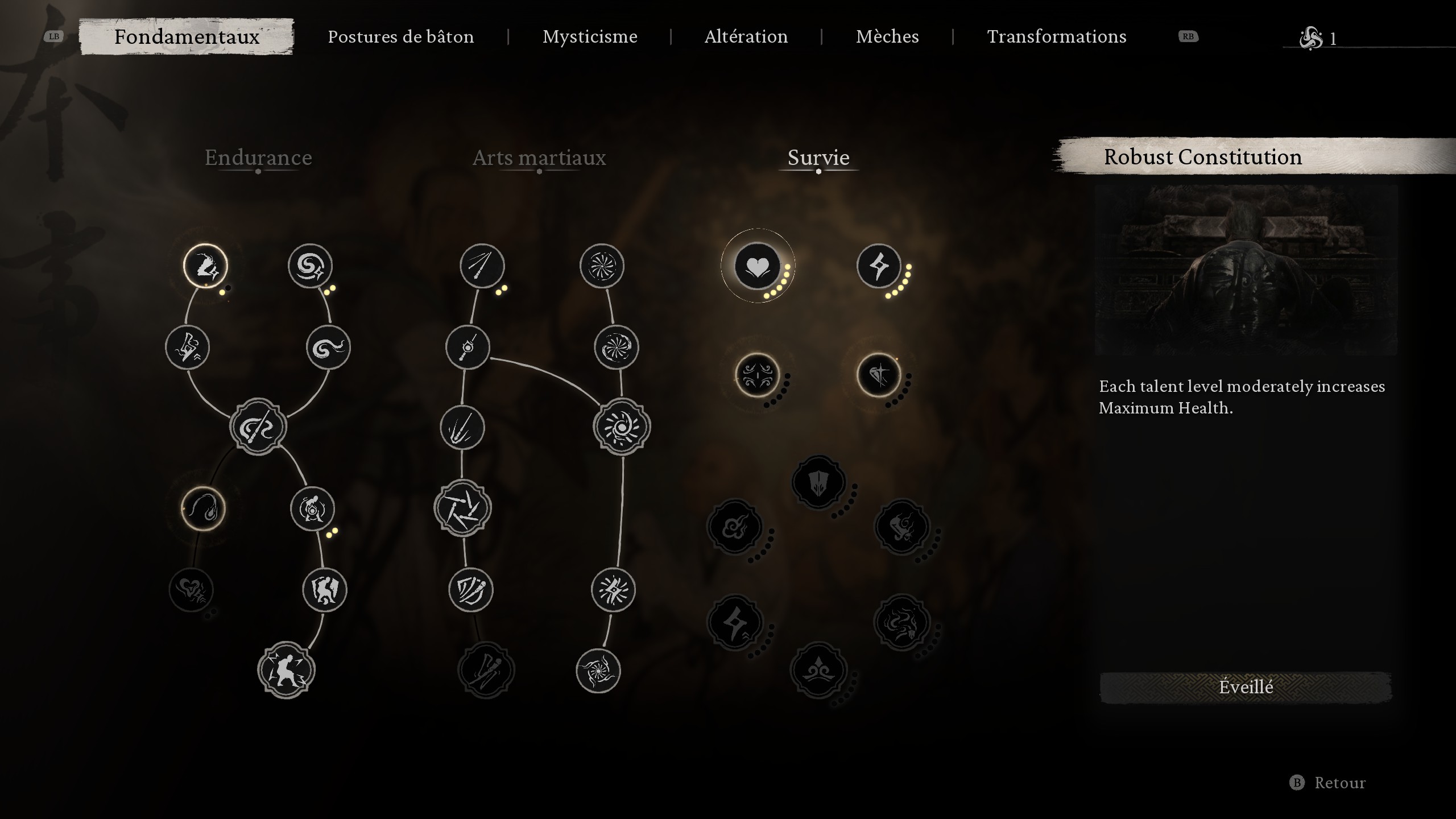
Task: Select the spinning wheel talent in Arts martiaux
Action: click(x=603, y=265)
